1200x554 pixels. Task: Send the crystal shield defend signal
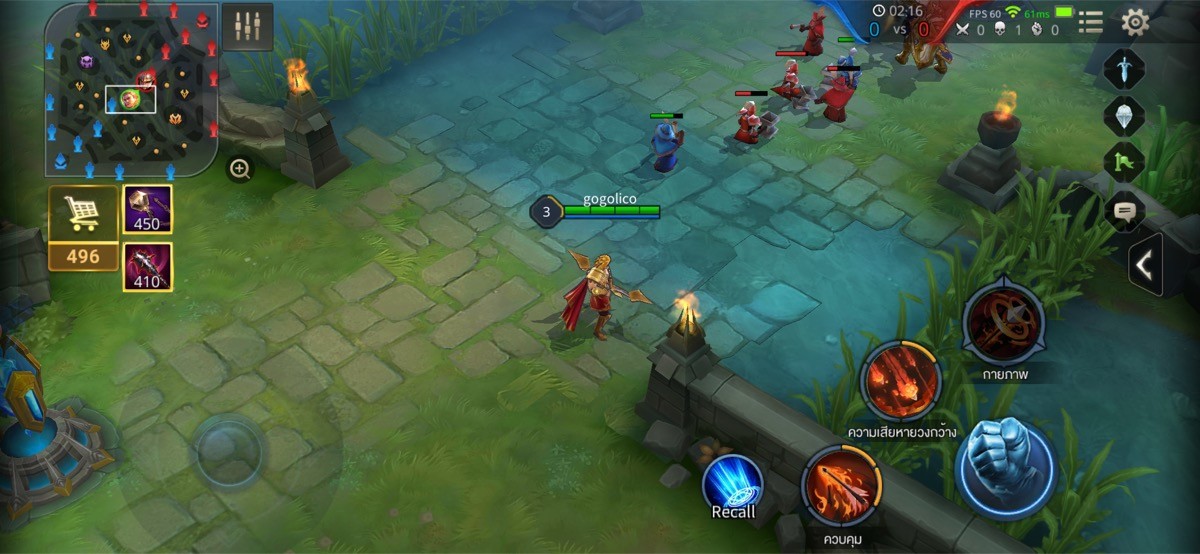[1124, 115]
